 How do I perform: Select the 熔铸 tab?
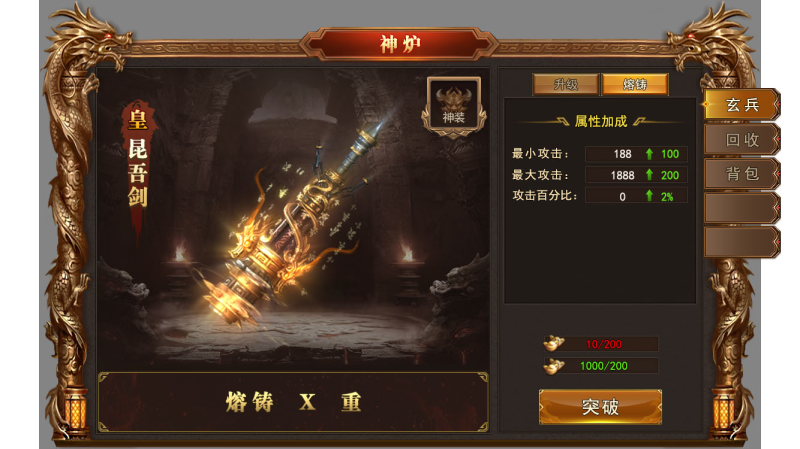coord(634,85)
